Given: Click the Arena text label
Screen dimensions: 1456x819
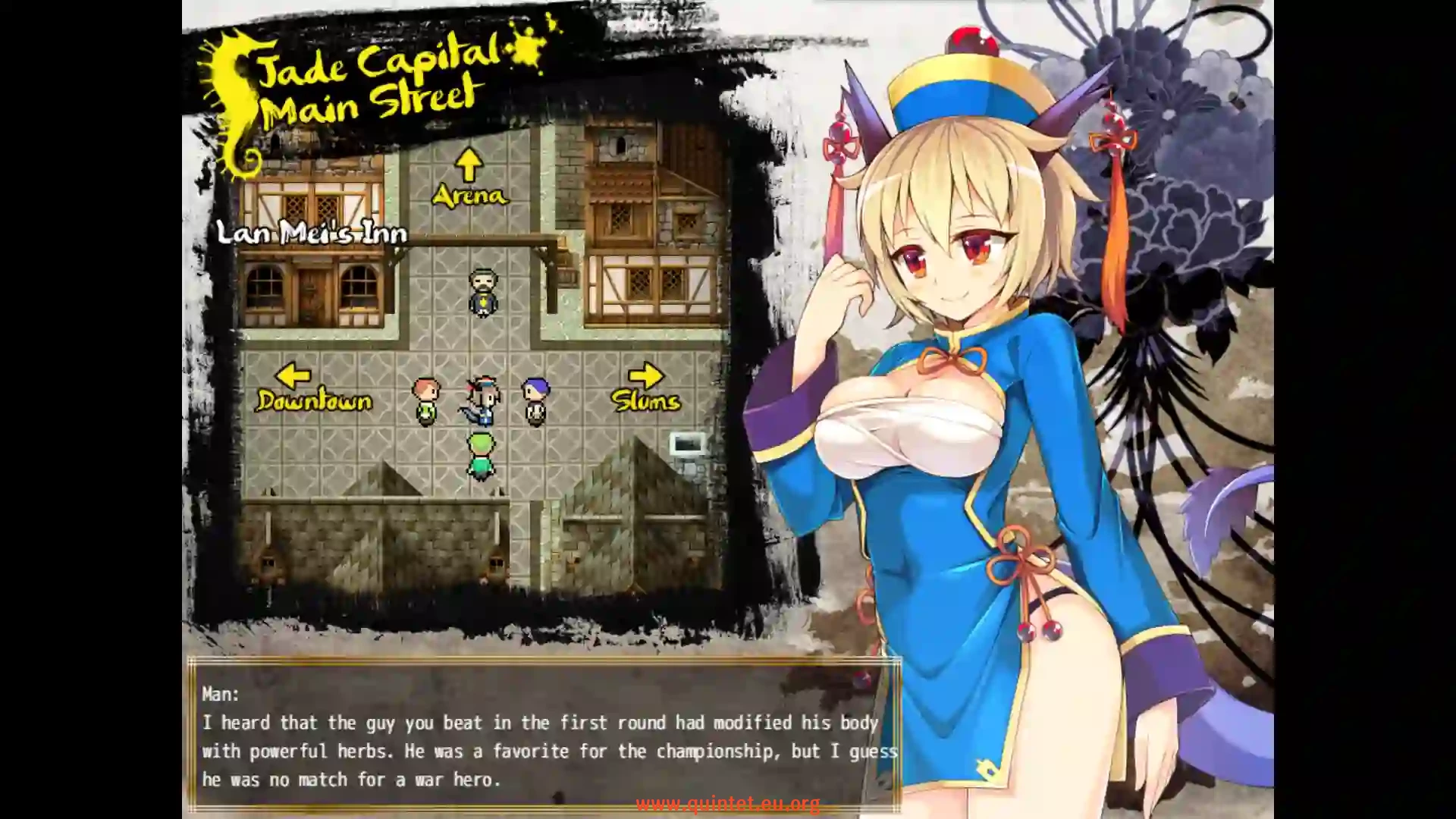Looking at the screenshot, I should [x=469, y=196].
